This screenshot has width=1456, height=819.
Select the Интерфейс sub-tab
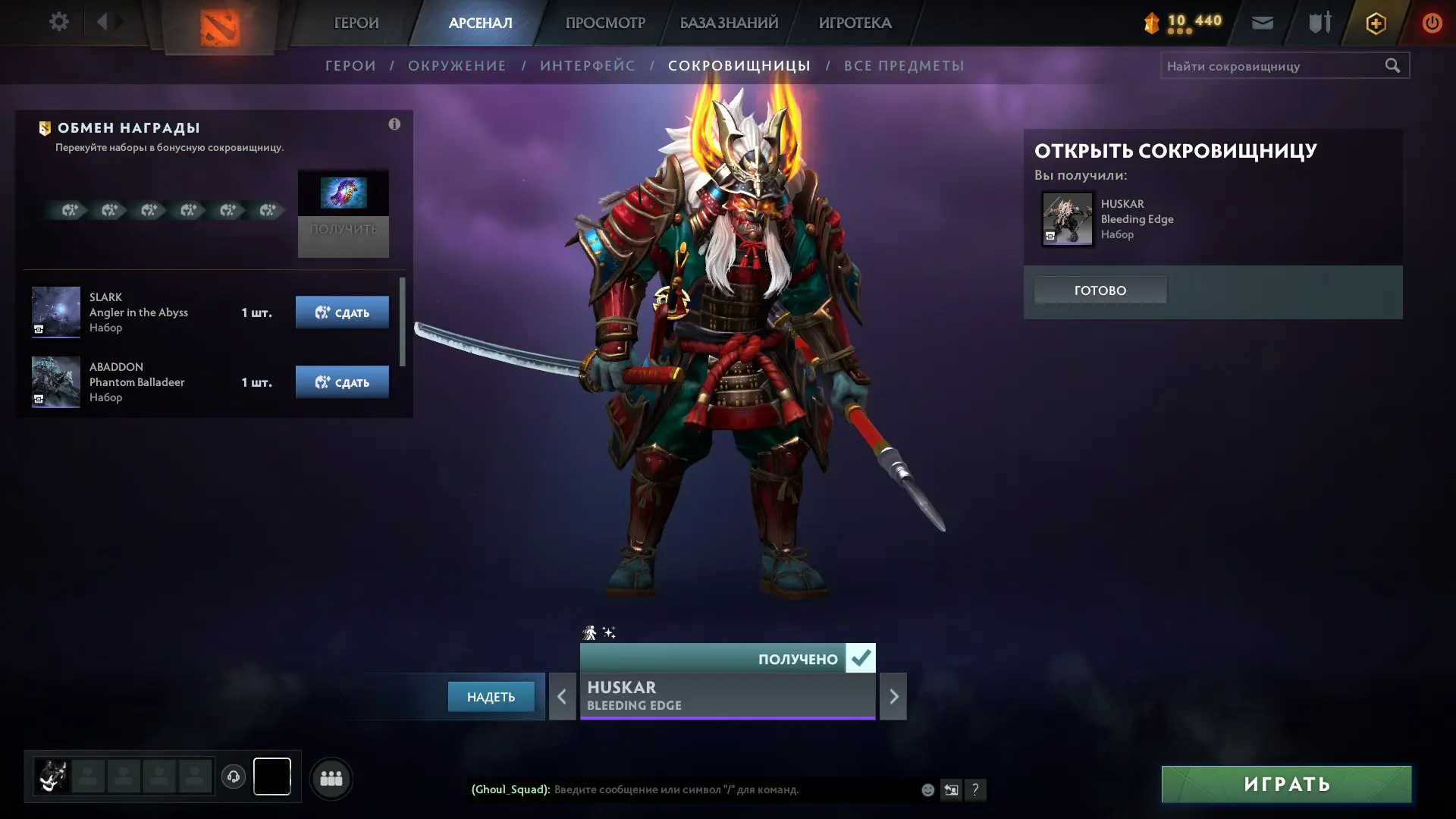(x=588, y=66)
